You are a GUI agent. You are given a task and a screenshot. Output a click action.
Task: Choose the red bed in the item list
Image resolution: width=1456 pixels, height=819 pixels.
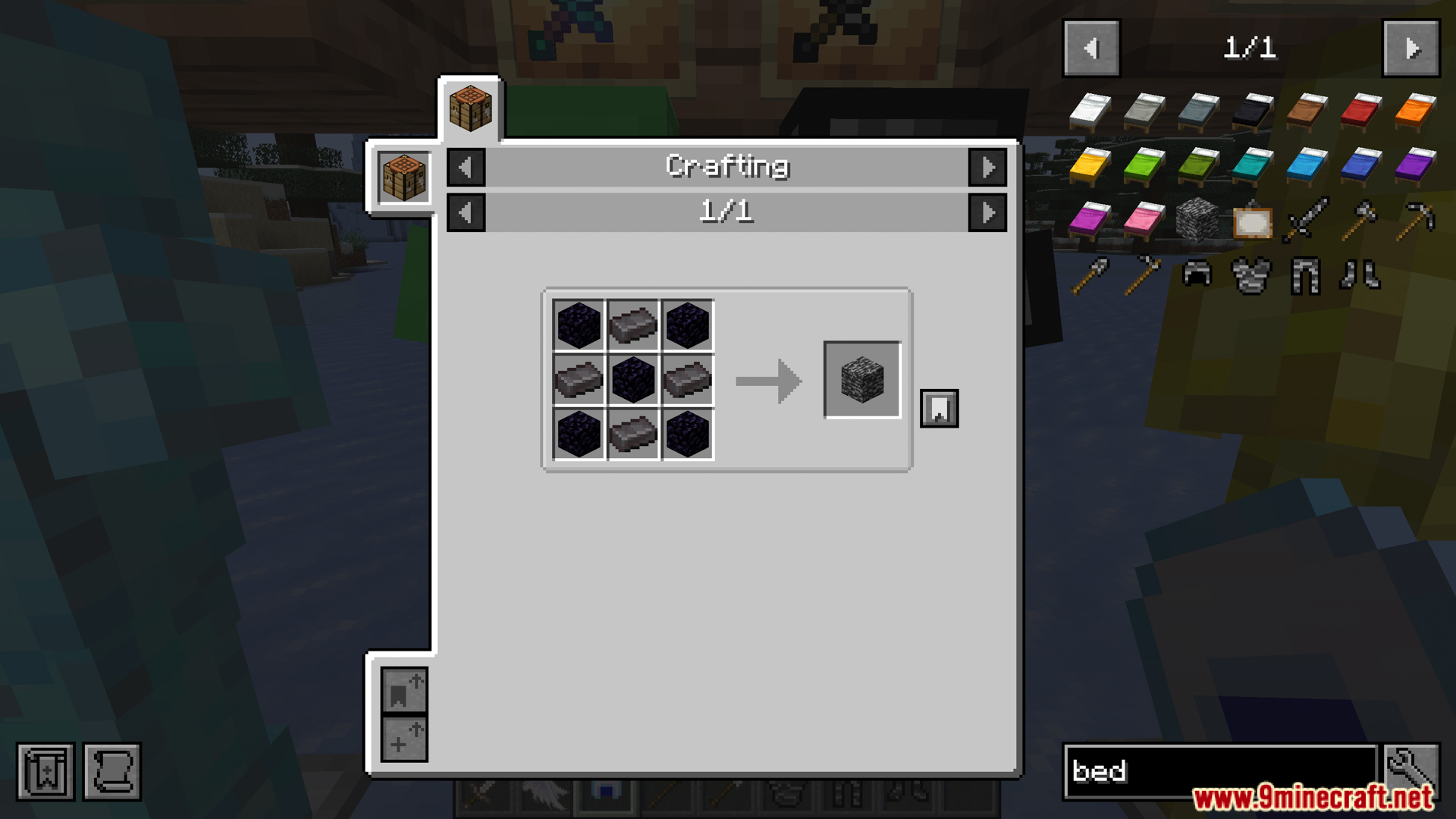[1361, 111]
